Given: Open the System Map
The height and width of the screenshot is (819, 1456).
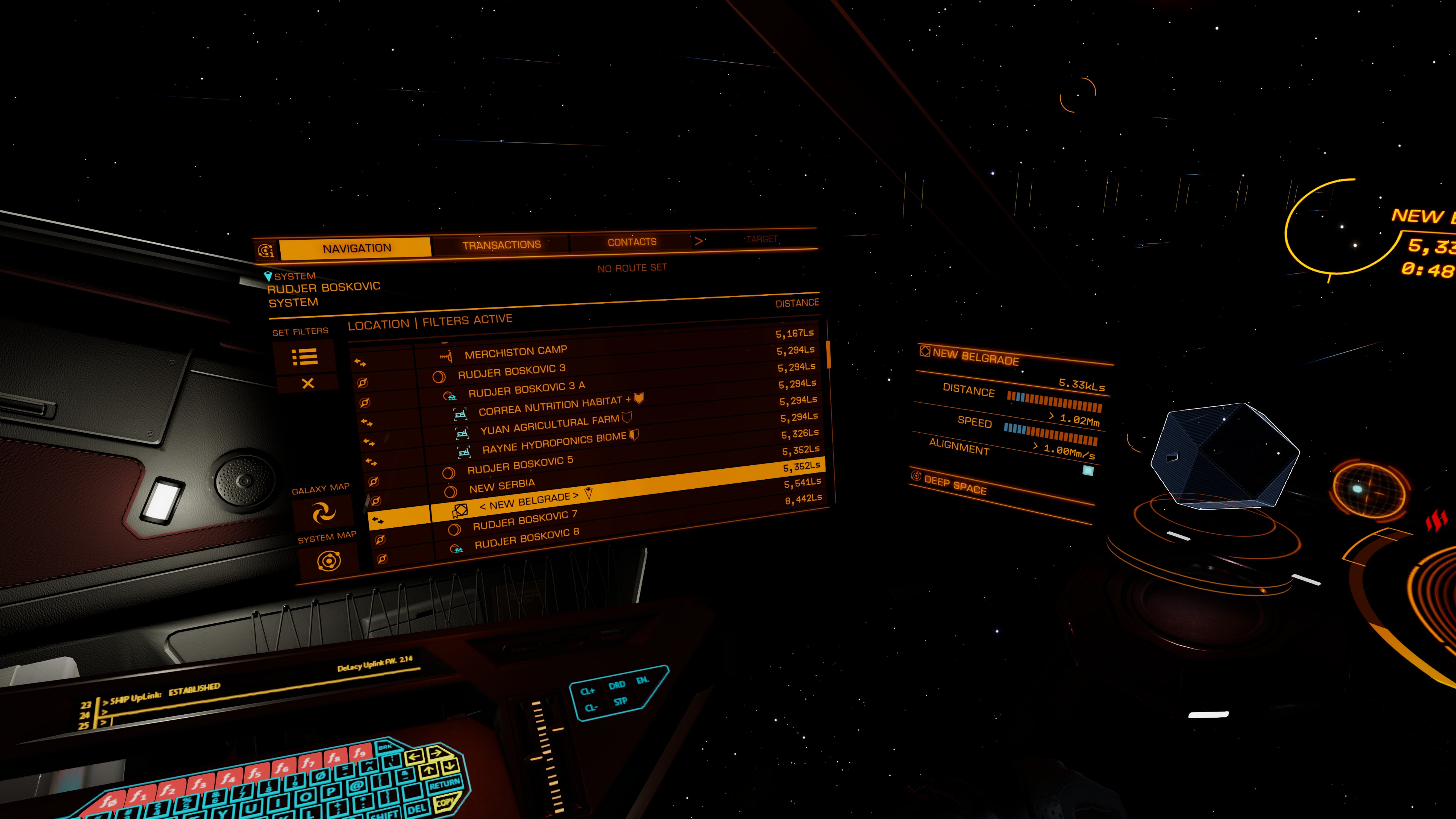Looking at the screenshot, I should click(328, 561).
